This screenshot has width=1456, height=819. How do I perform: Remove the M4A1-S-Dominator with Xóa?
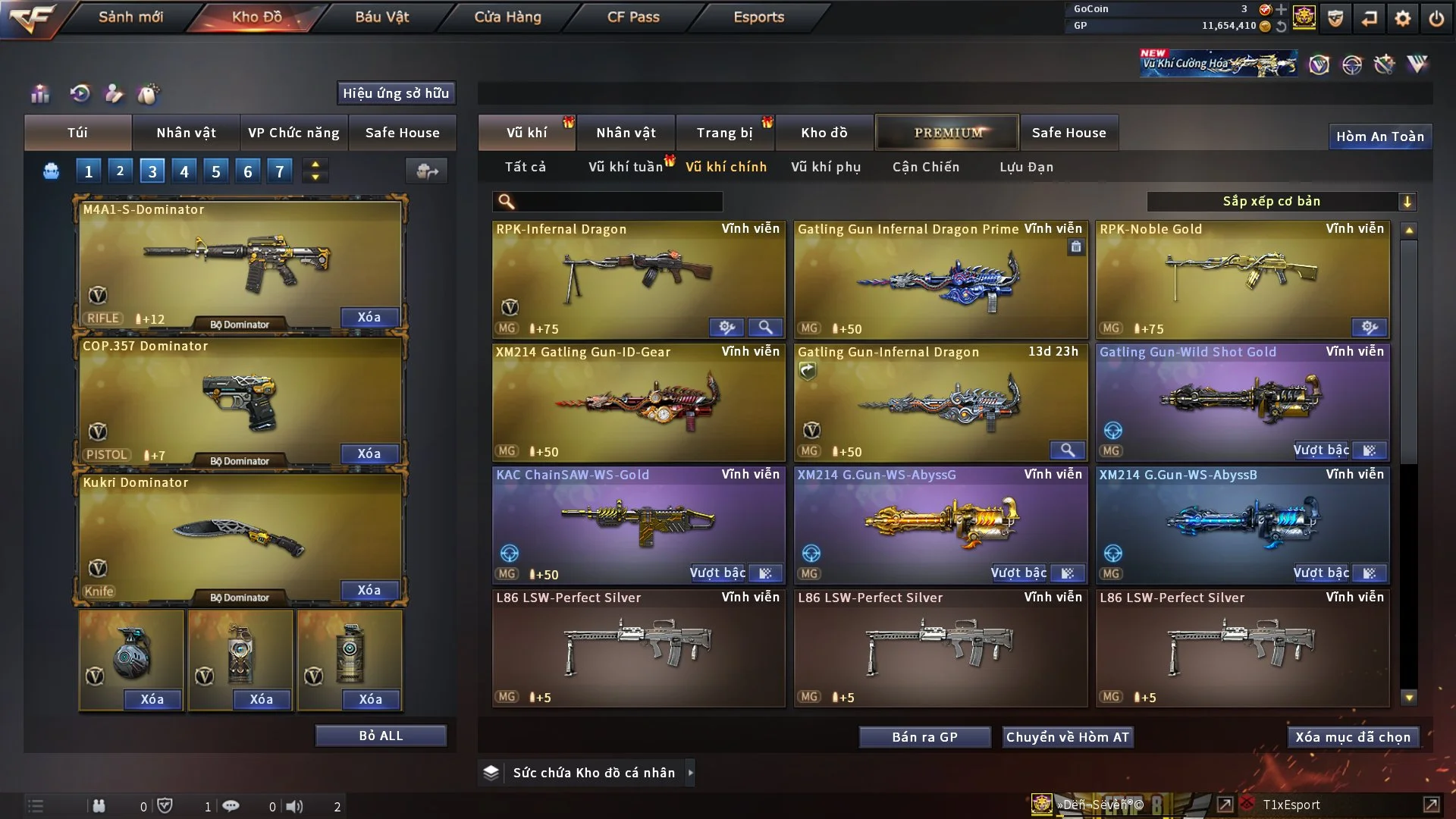[x=369, y=317]
